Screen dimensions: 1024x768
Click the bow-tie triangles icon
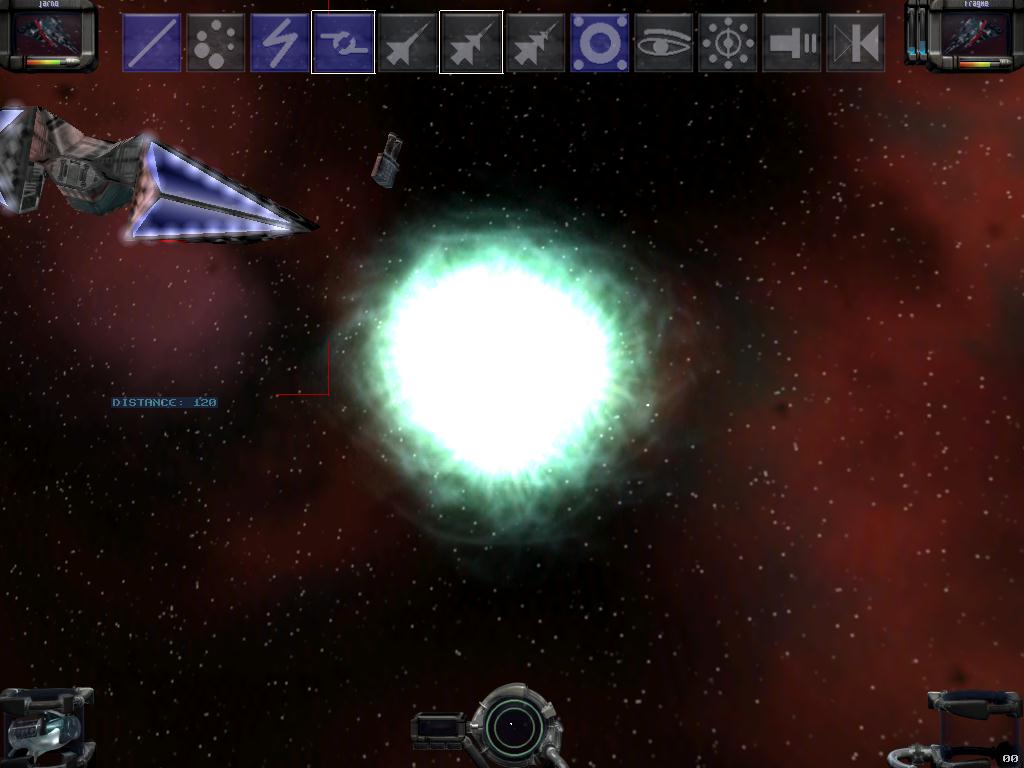(856, 42)
